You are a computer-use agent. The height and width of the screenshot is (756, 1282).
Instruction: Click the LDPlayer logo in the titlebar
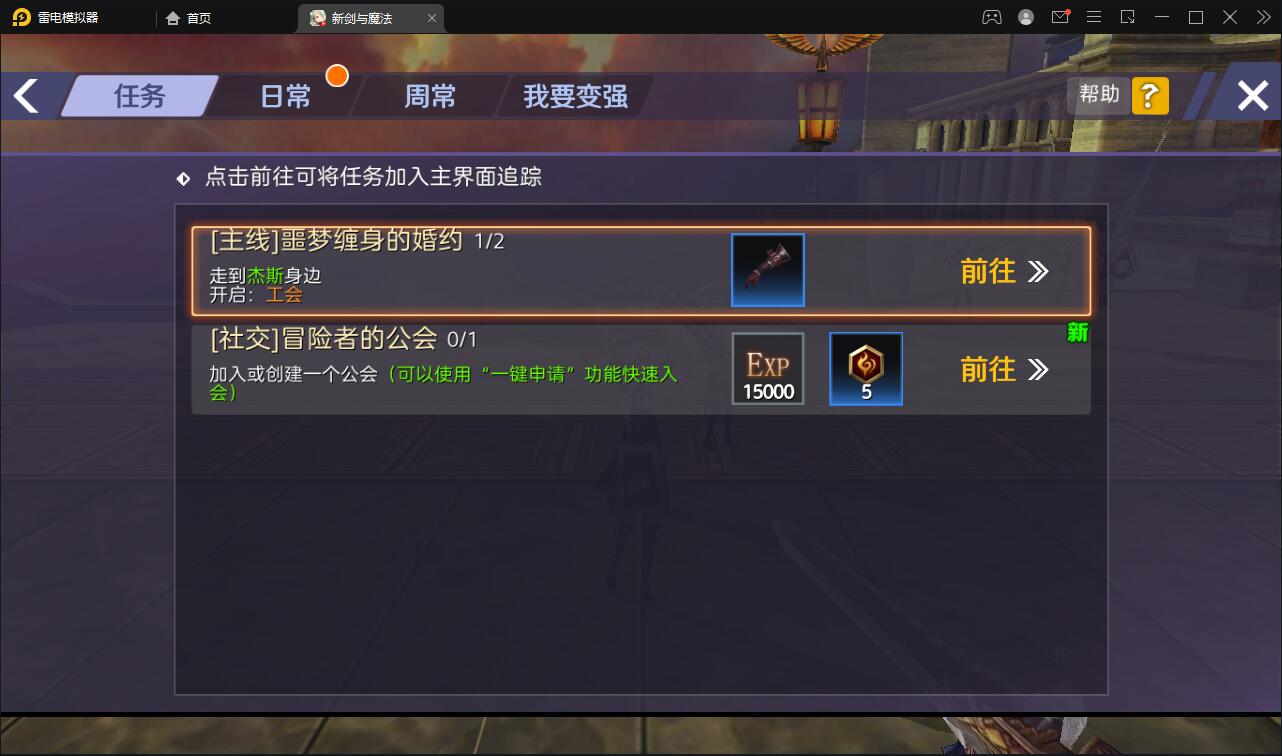pyautogui.click(x=20, y=17)
